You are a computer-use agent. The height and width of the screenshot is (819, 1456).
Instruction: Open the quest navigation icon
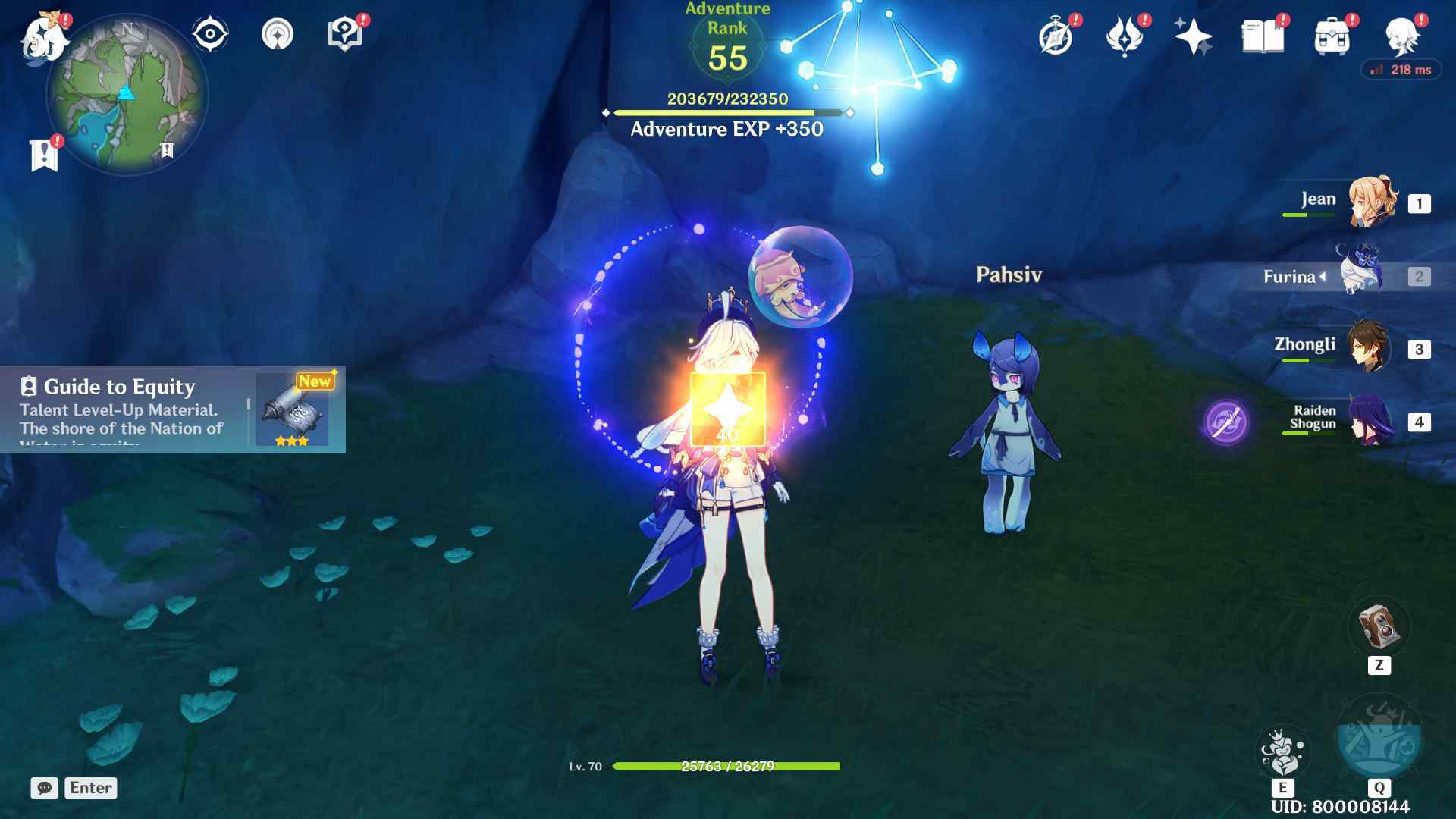point(278,34)
